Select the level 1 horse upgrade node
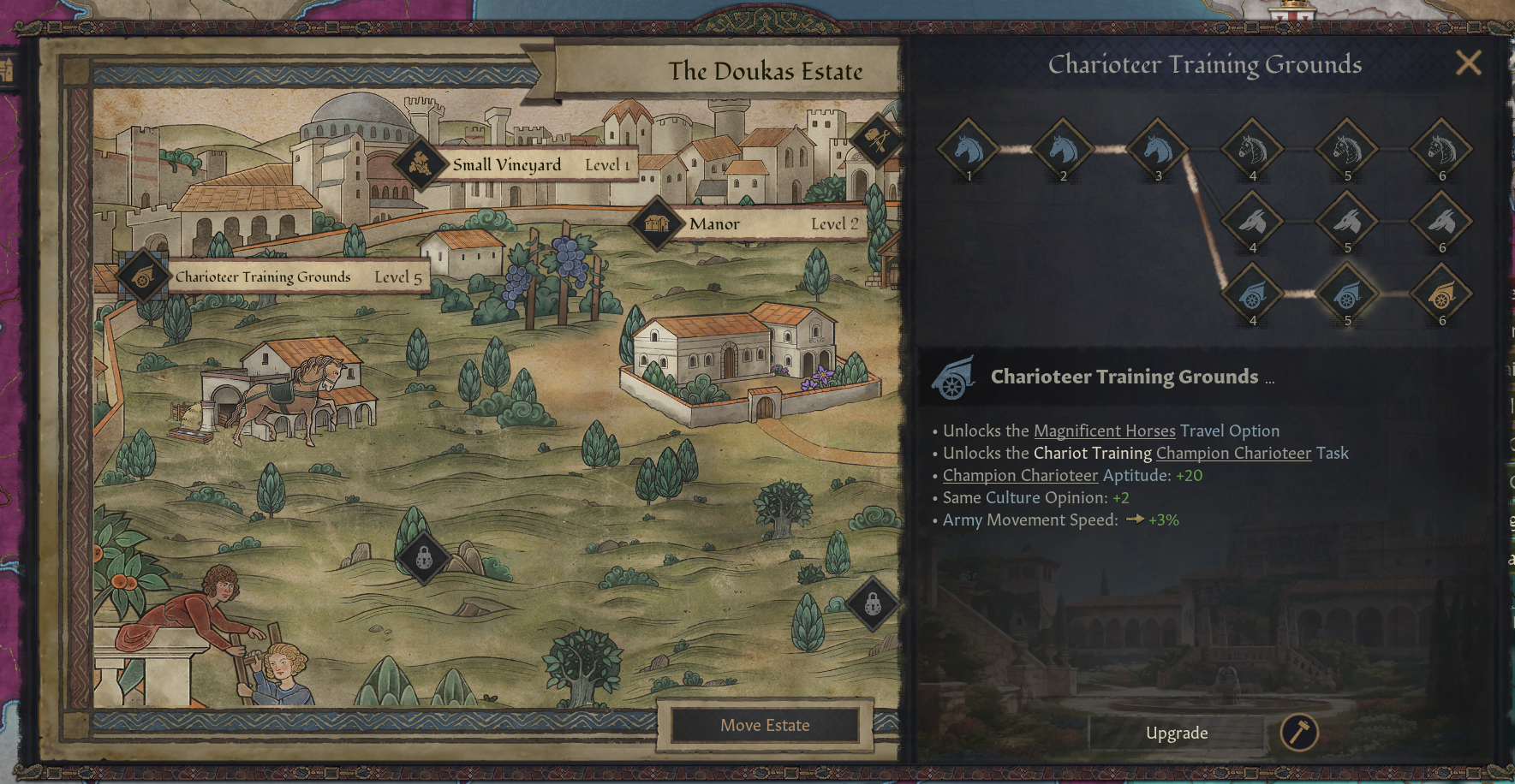 tap(969, 149)
